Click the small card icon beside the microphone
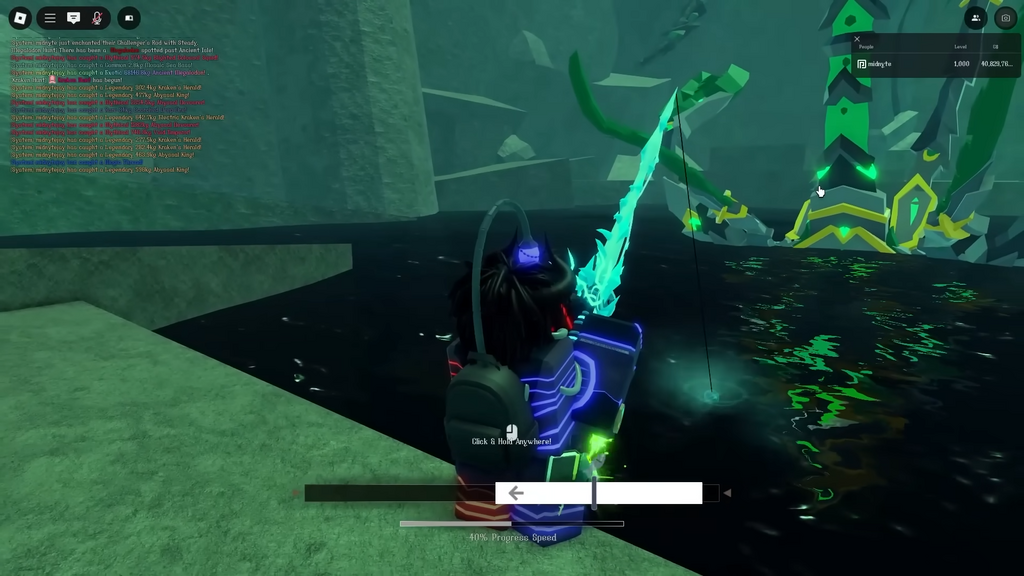This screenshot has height=576, width=1024. coord(129,18)
